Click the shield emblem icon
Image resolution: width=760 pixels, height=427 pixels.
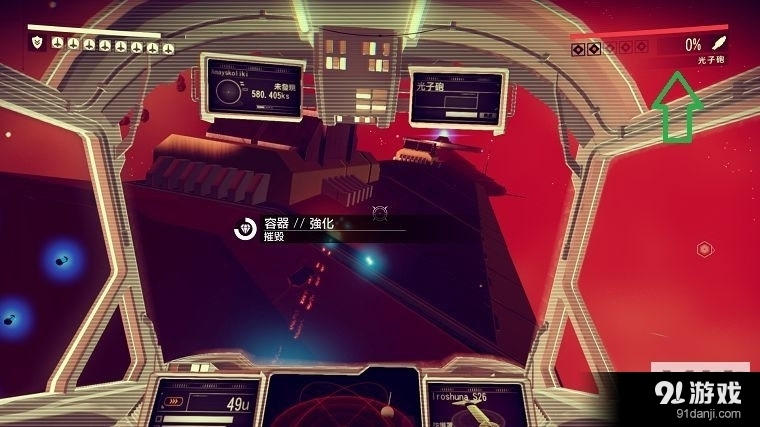point(37,44)
